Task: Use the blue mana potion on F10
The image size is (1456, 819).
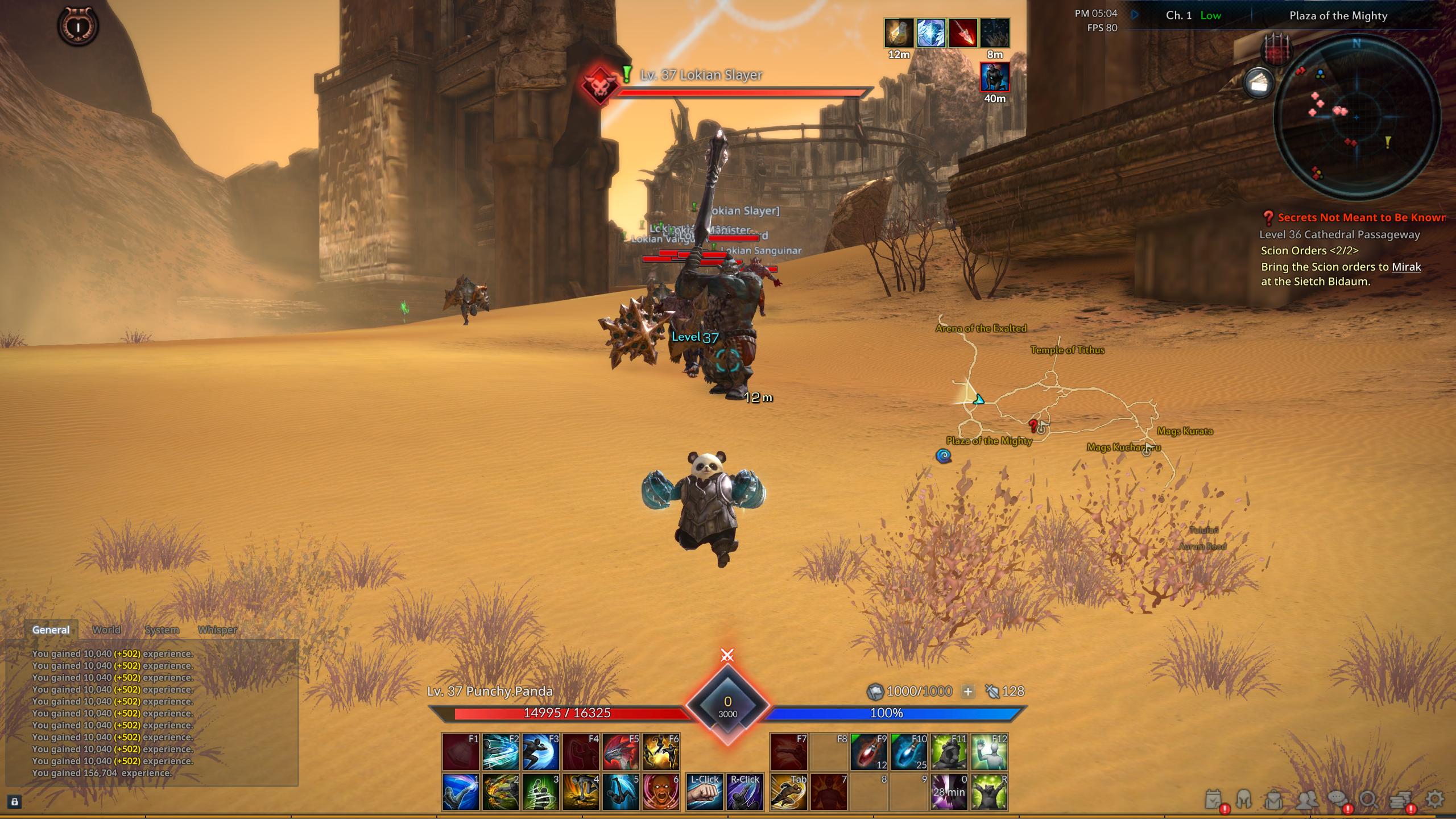Action: click(x=908, y=752)
